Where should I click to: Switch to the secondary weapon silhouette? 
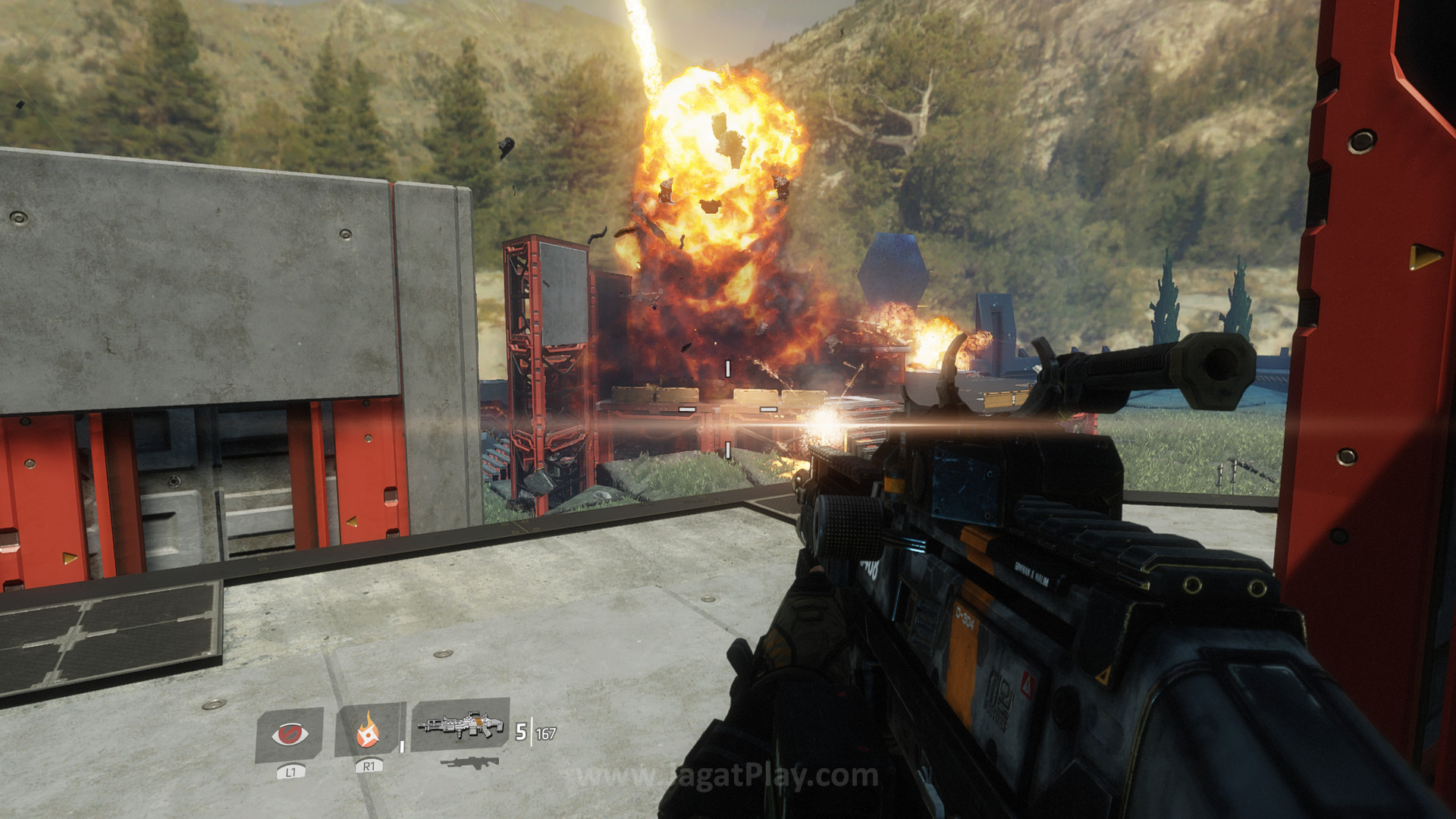tap(469, 763)
